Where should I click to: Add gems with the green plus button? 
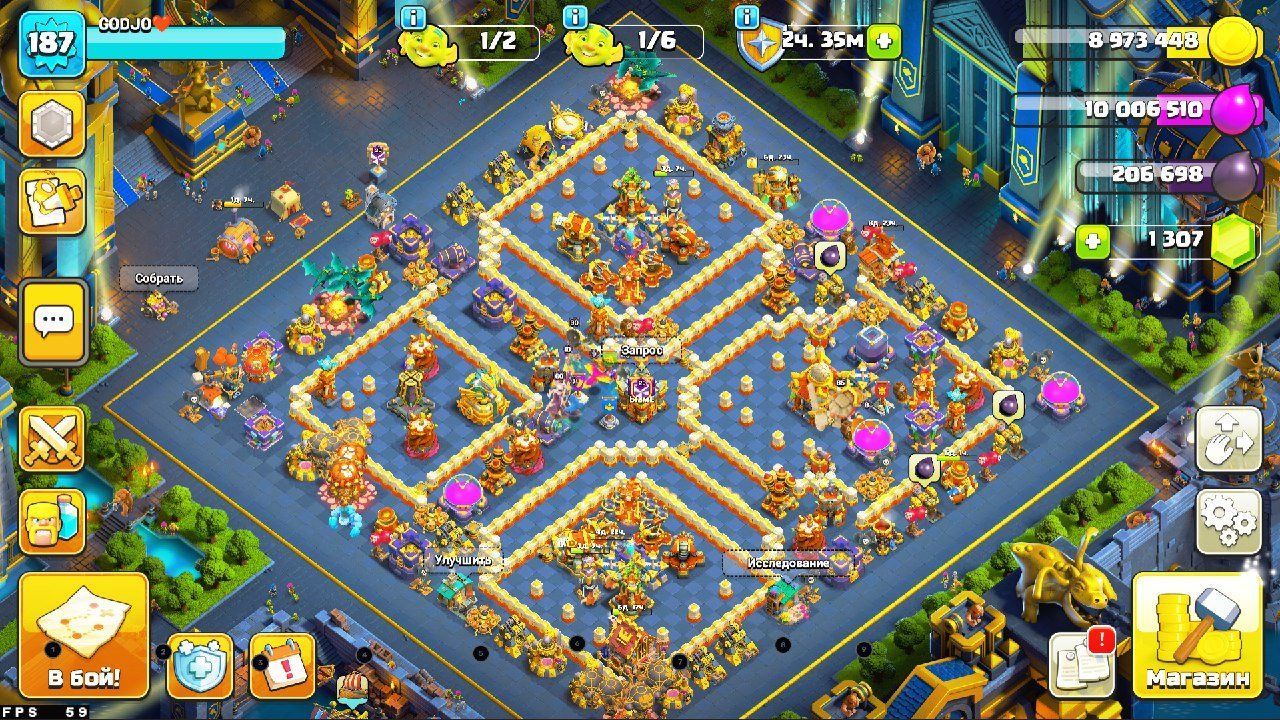pos(1093,241)
